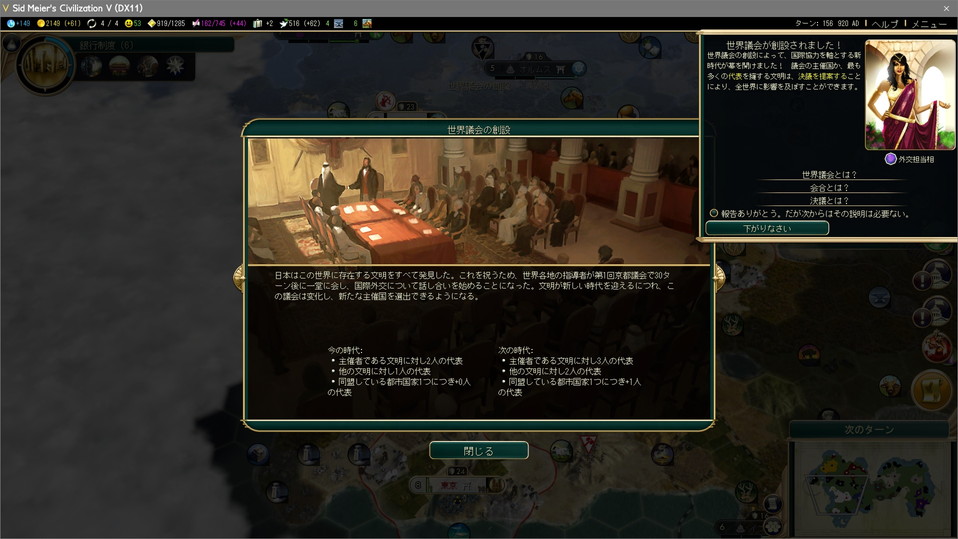Choose the 決議とは？ advisor question
Image resolution: width=958 pixels, height=539 pixels.
pos(829,200)
